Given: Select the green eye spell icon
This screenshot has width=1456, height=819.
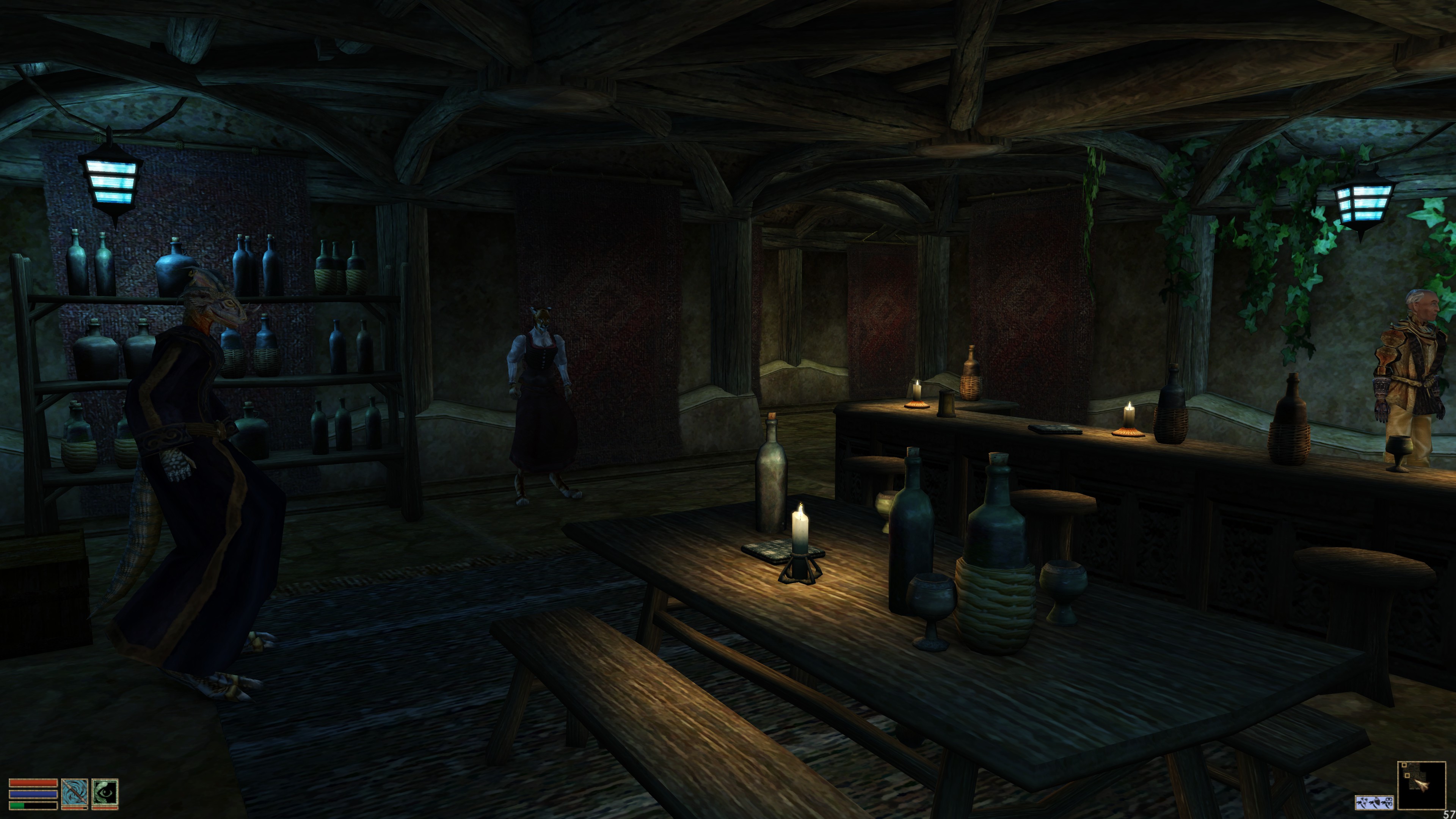Looking at the screenshot, I should (105, 793).
